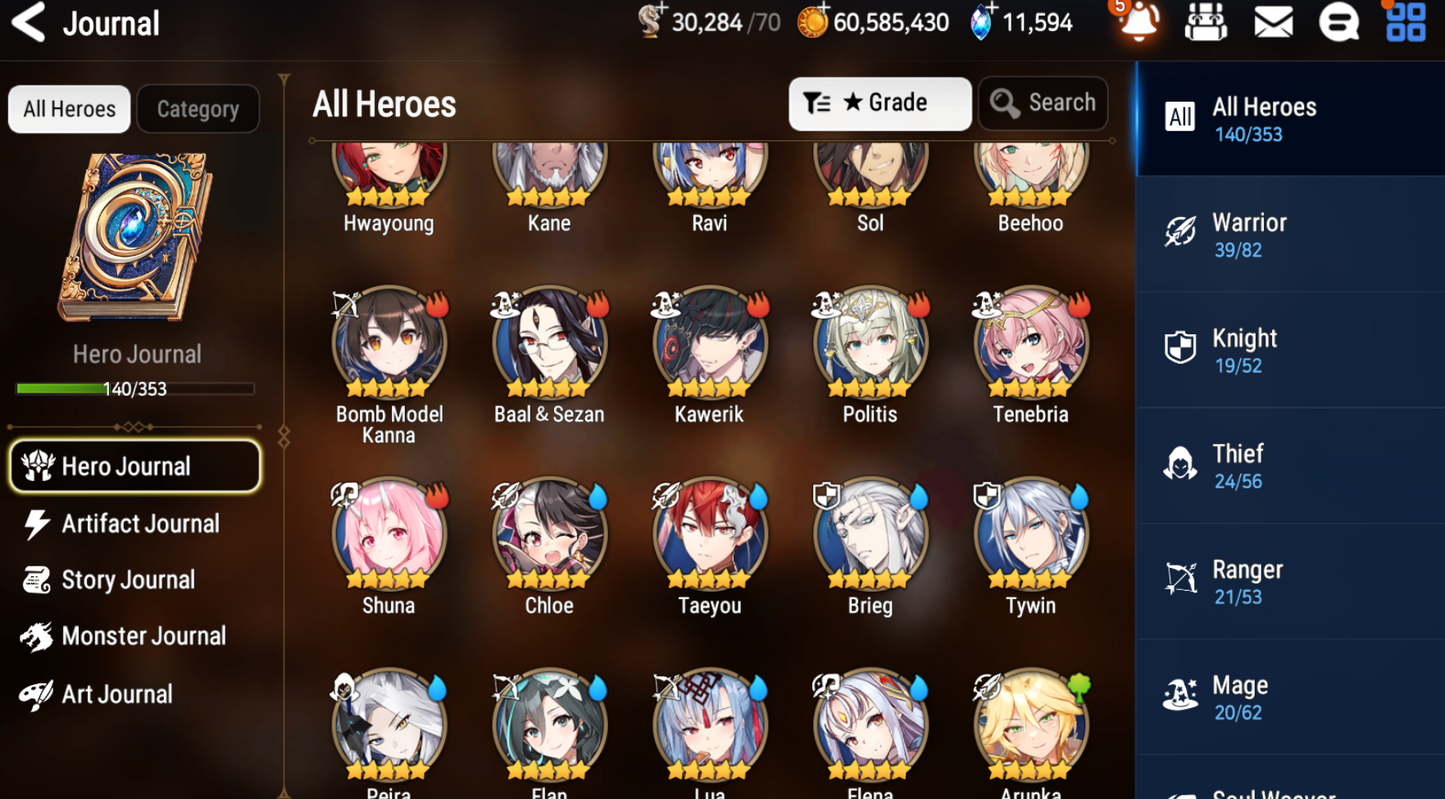Change the Grade sort order
The height and width of the screenshot is (799, 1445).
[879, 103]
